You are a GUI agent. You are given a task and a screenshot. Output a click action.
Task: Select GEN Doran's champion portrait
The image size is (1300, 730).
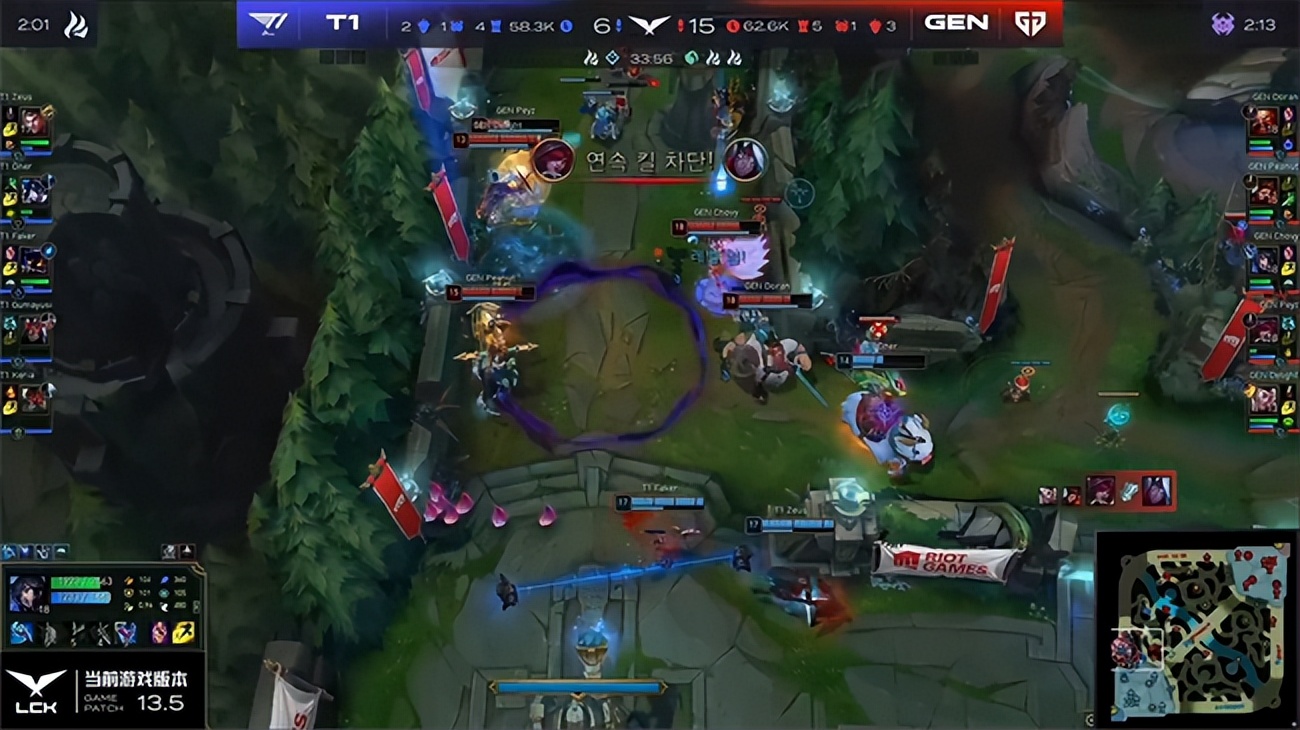pos(1265,122)
